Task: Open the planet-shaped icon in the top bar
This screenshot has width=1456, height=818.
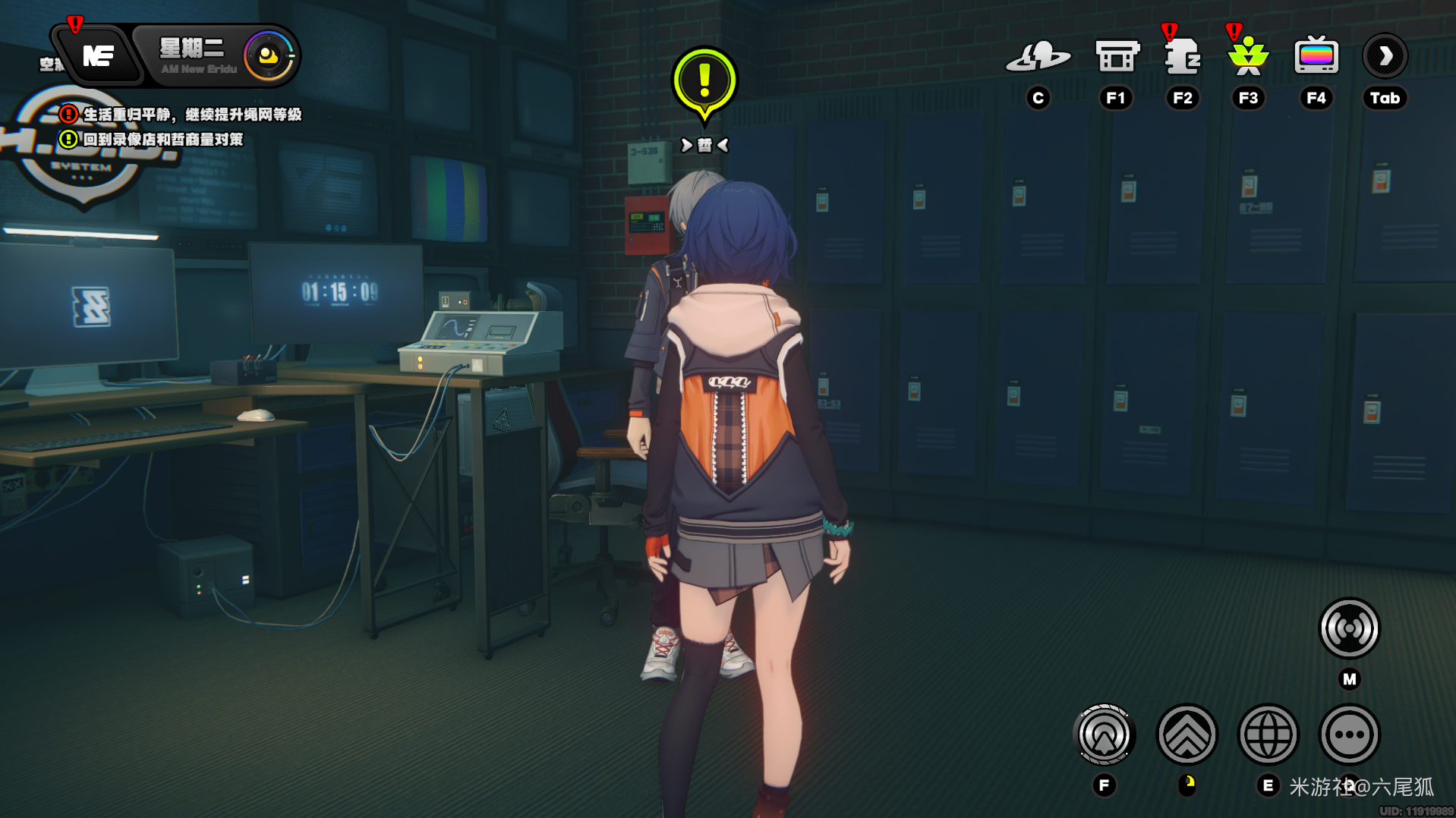Action: 1038,57
